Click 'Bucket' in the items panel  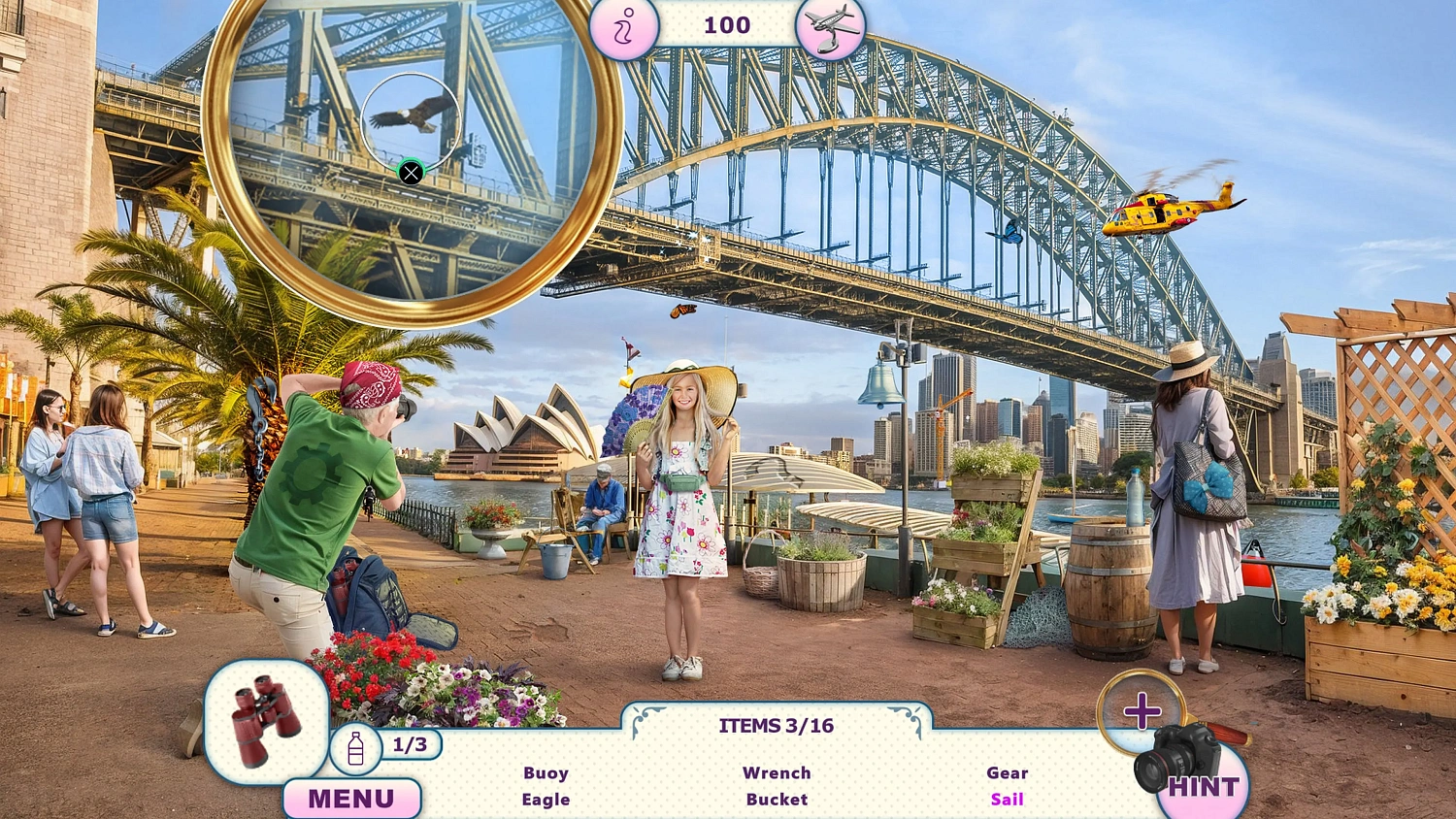[776, 799]
